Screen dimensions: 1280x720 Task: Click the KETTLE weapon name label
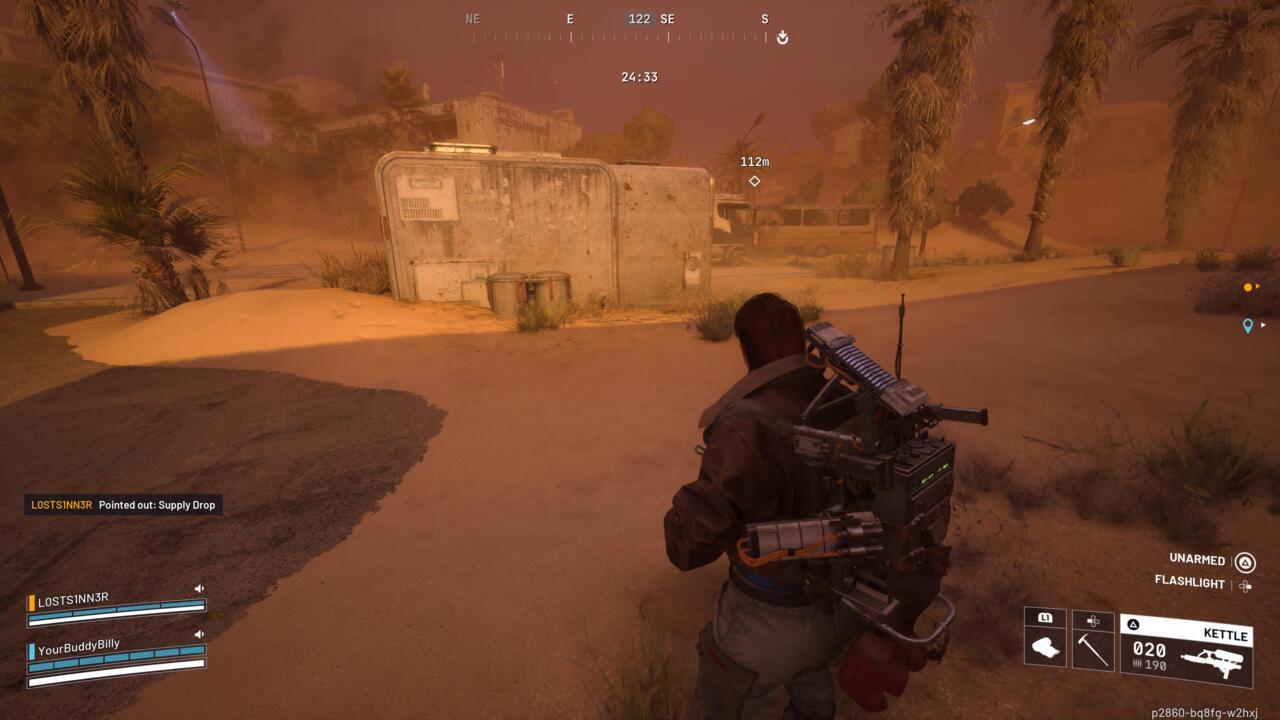point(1224,632)
